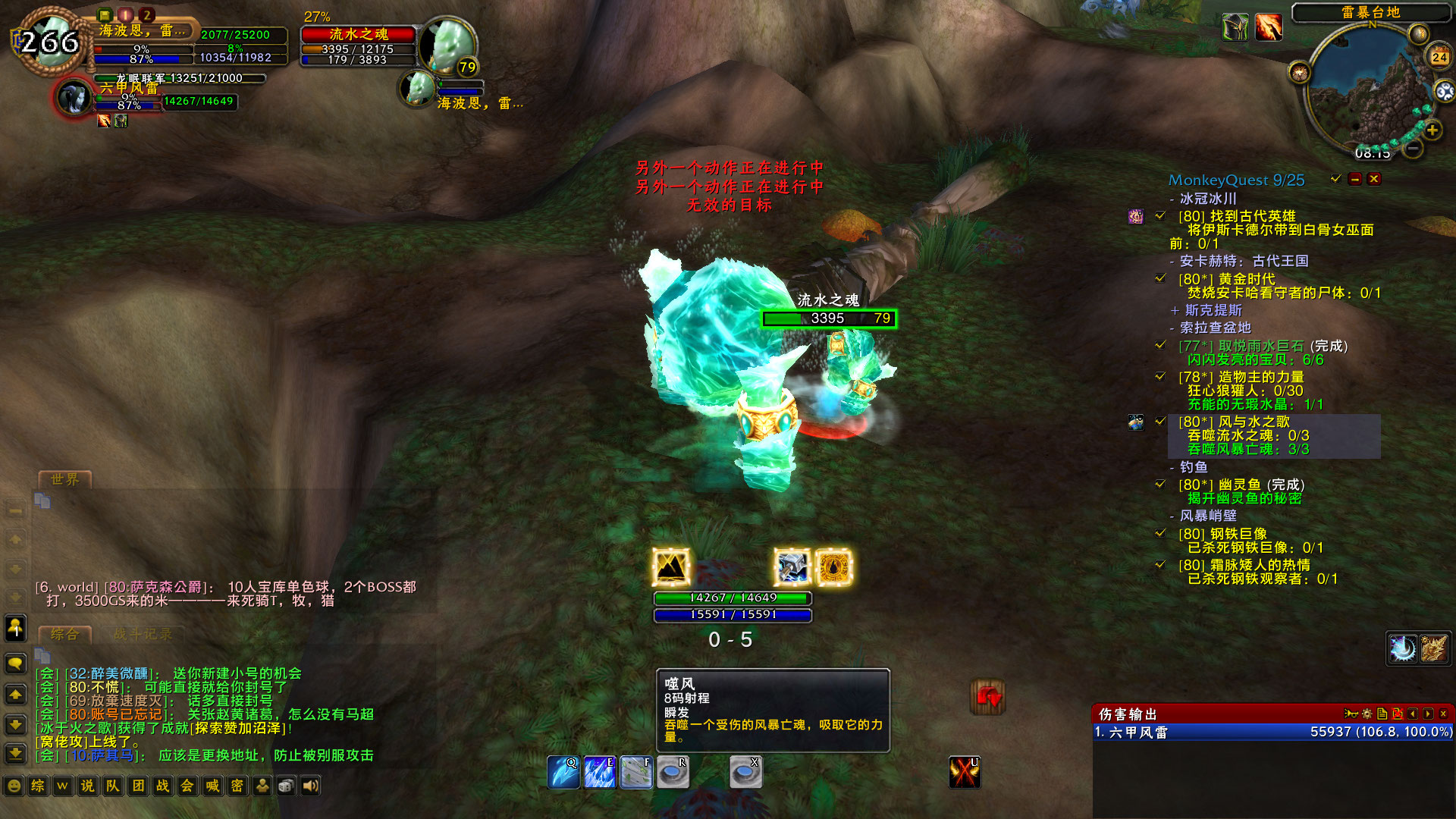Toggle the 钢铁巨像 quest checkmark
This screenshot has width=1456, height=819.
pos(1159,533)
